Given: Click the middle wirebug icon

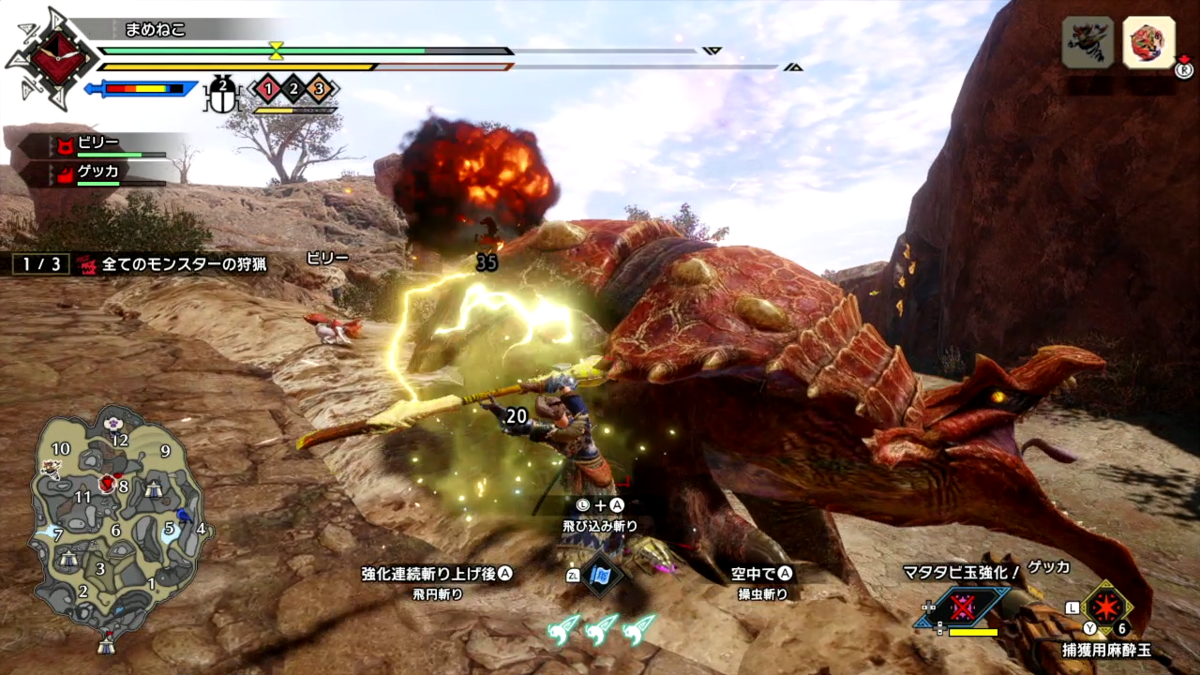Looking at the screenshot, I should point(603,629).
